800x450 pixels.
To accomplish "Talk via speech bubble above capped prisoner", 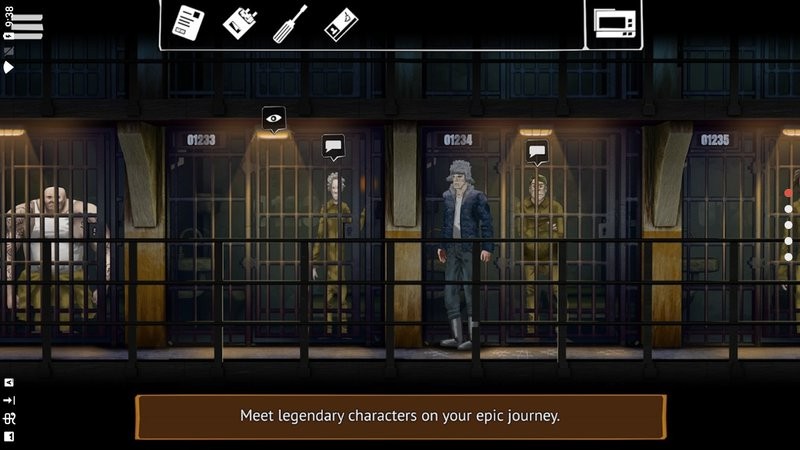I will click(x=537, y=152).
